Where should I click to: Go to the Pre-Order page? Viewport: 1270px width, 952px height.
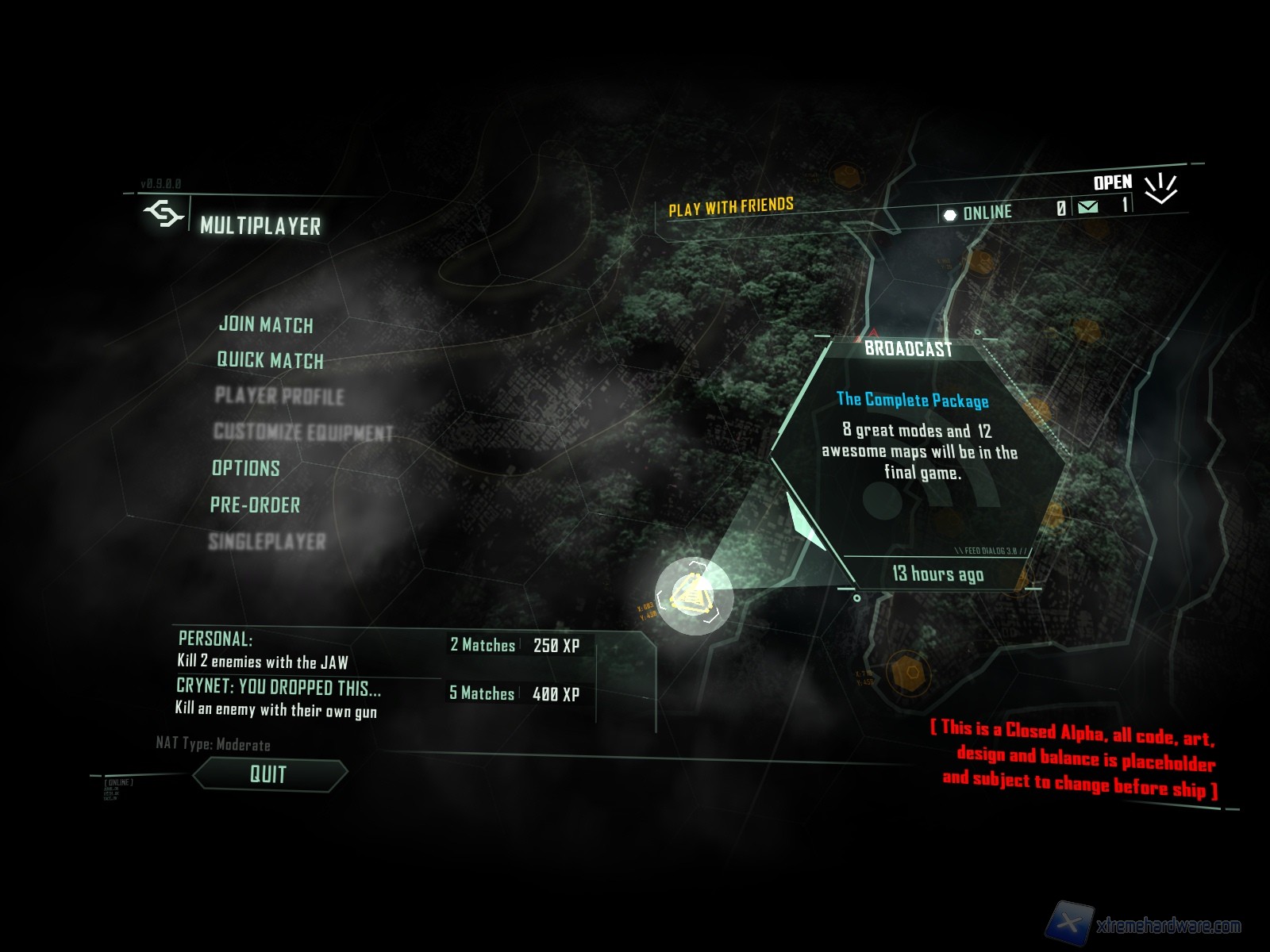click(256, 505)
